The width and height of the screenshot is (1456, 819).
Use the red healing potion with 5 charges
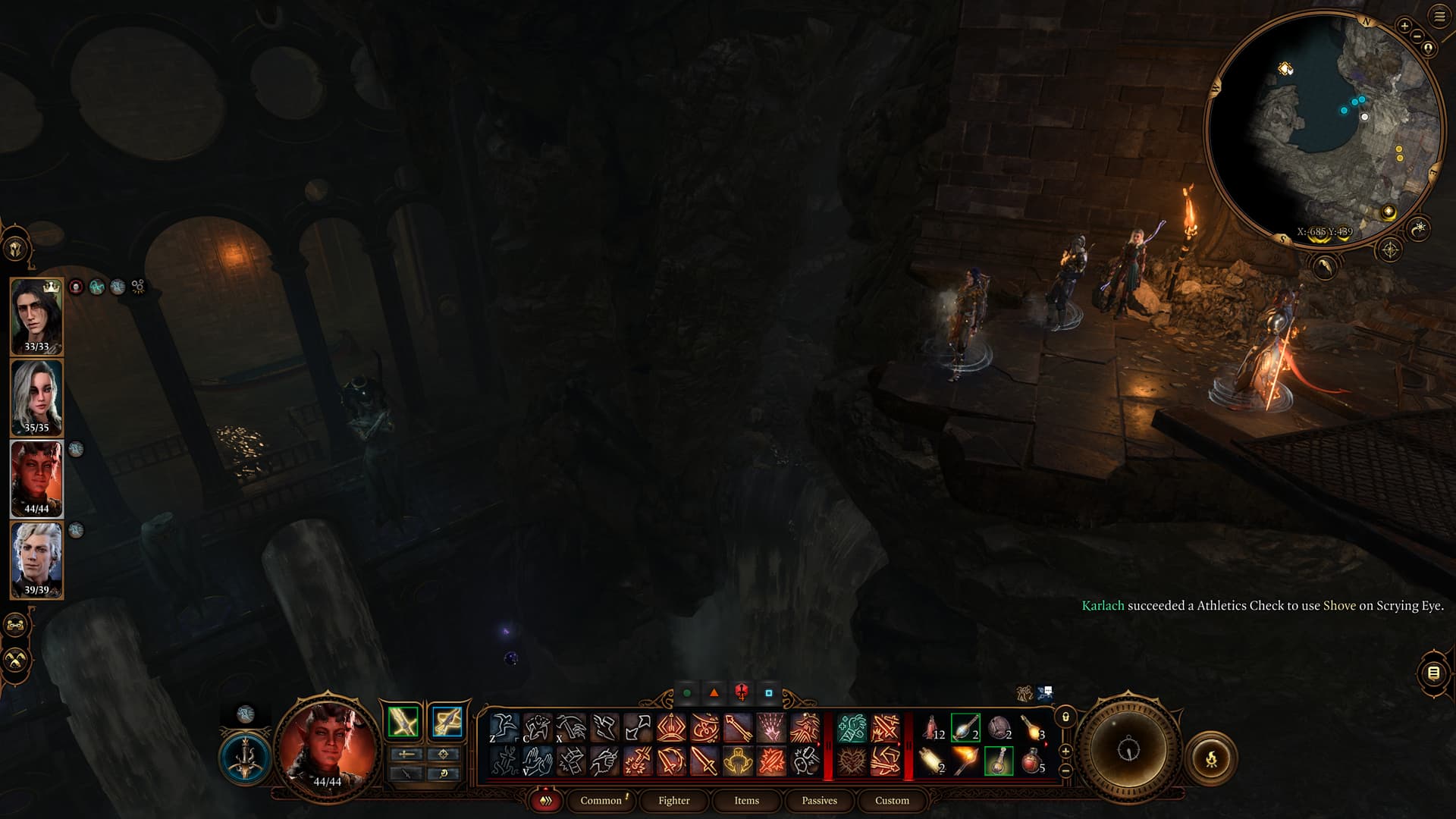(x=1033, y=760)
